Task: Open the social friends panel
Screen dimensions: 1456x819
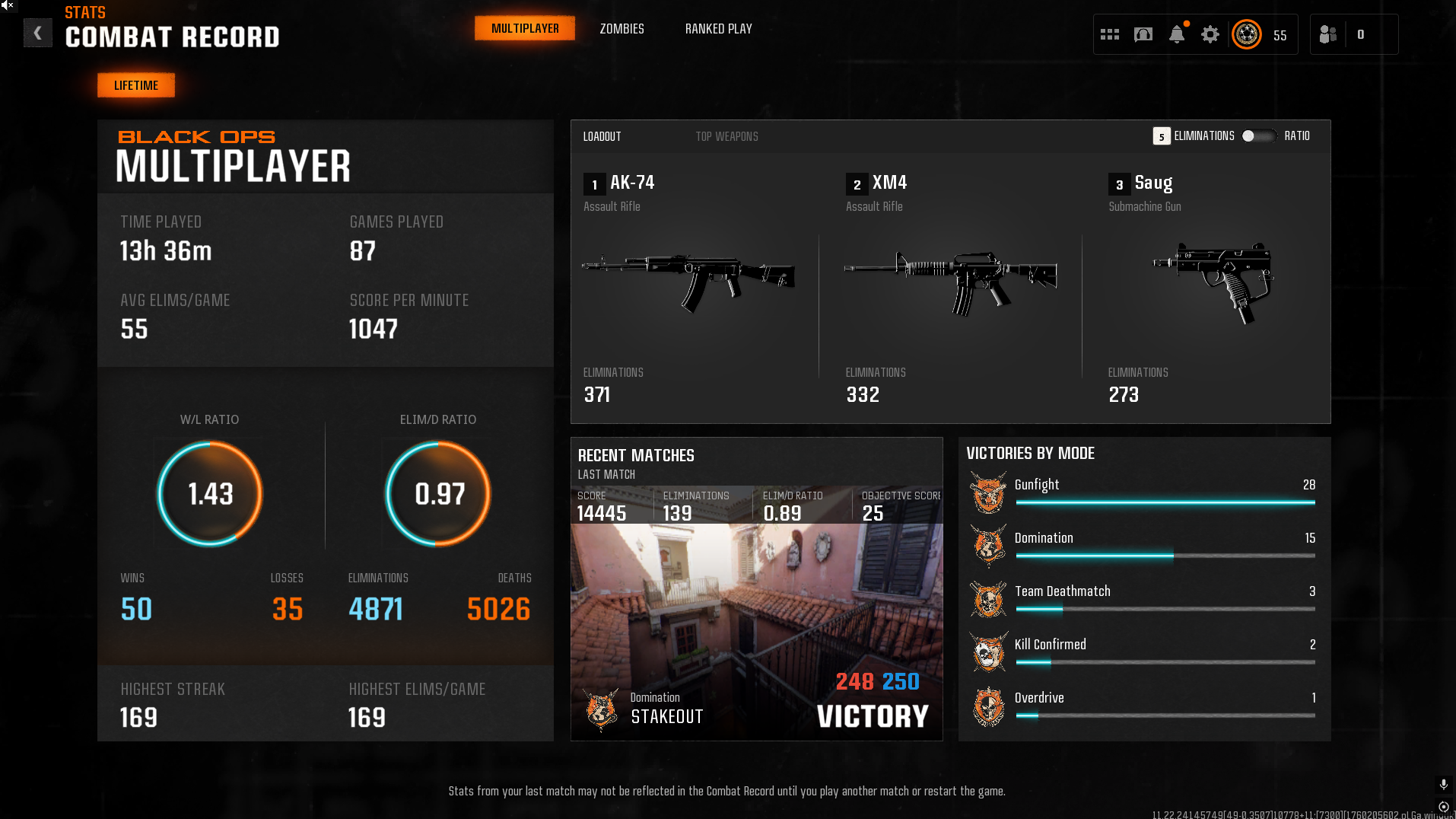Action: (x=1328, y=34)
